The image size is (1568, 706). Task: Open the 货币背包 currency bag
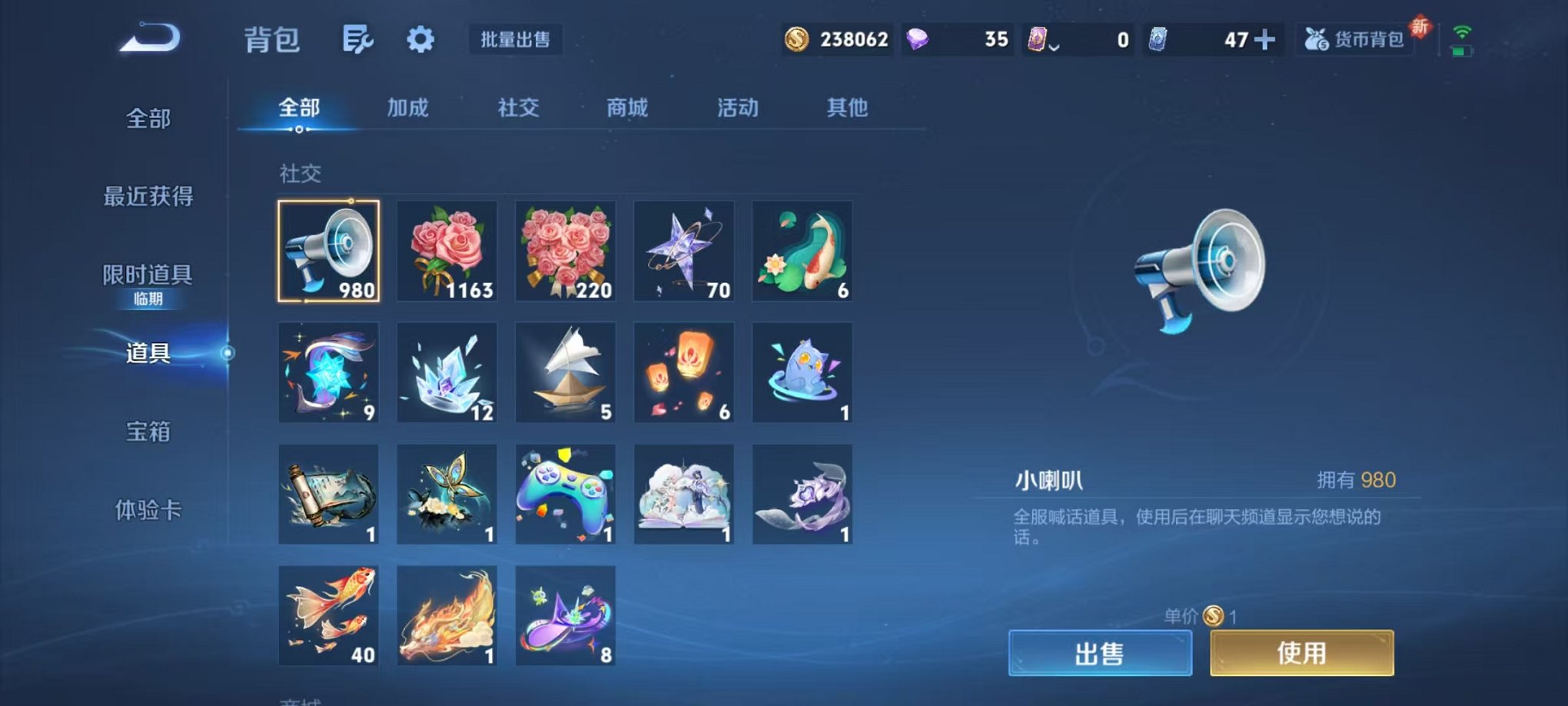1368,38
